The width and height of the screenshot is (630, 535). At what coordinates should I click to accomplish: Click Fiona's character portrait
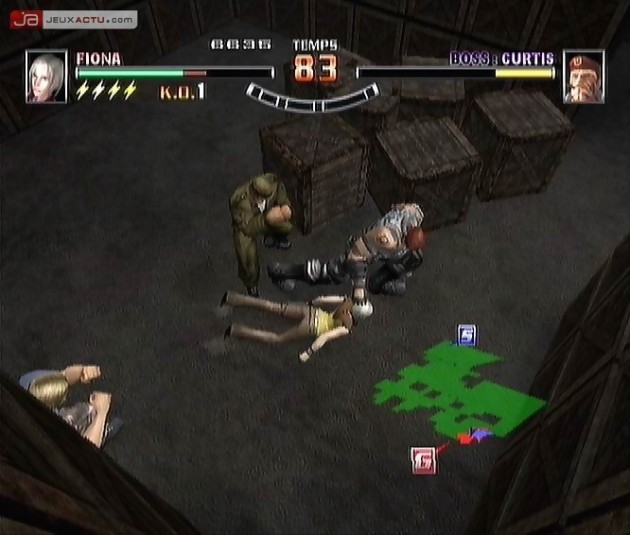[x=46, y=77]
